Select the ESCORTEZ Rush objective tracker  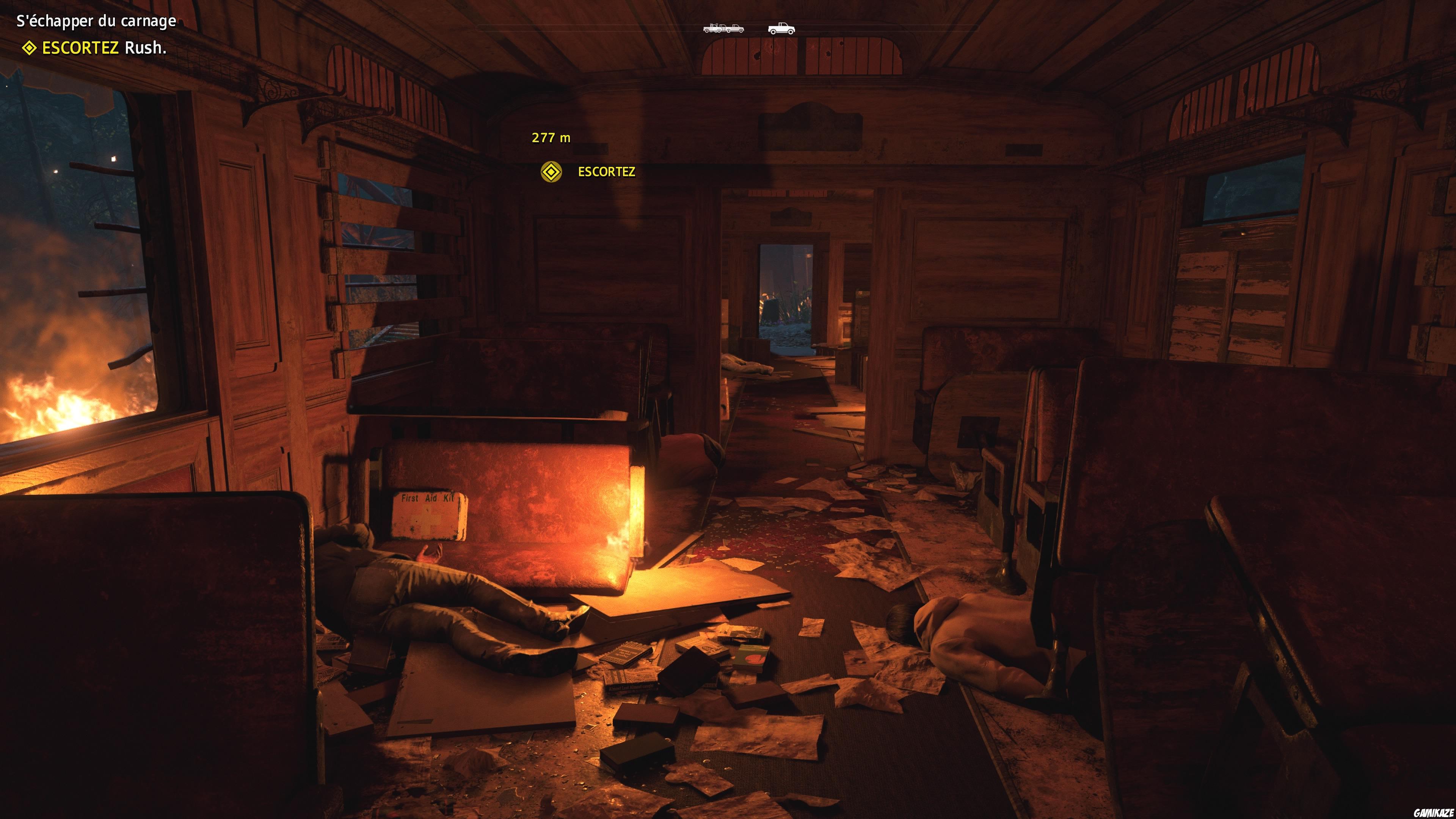[x=94, y=48]
